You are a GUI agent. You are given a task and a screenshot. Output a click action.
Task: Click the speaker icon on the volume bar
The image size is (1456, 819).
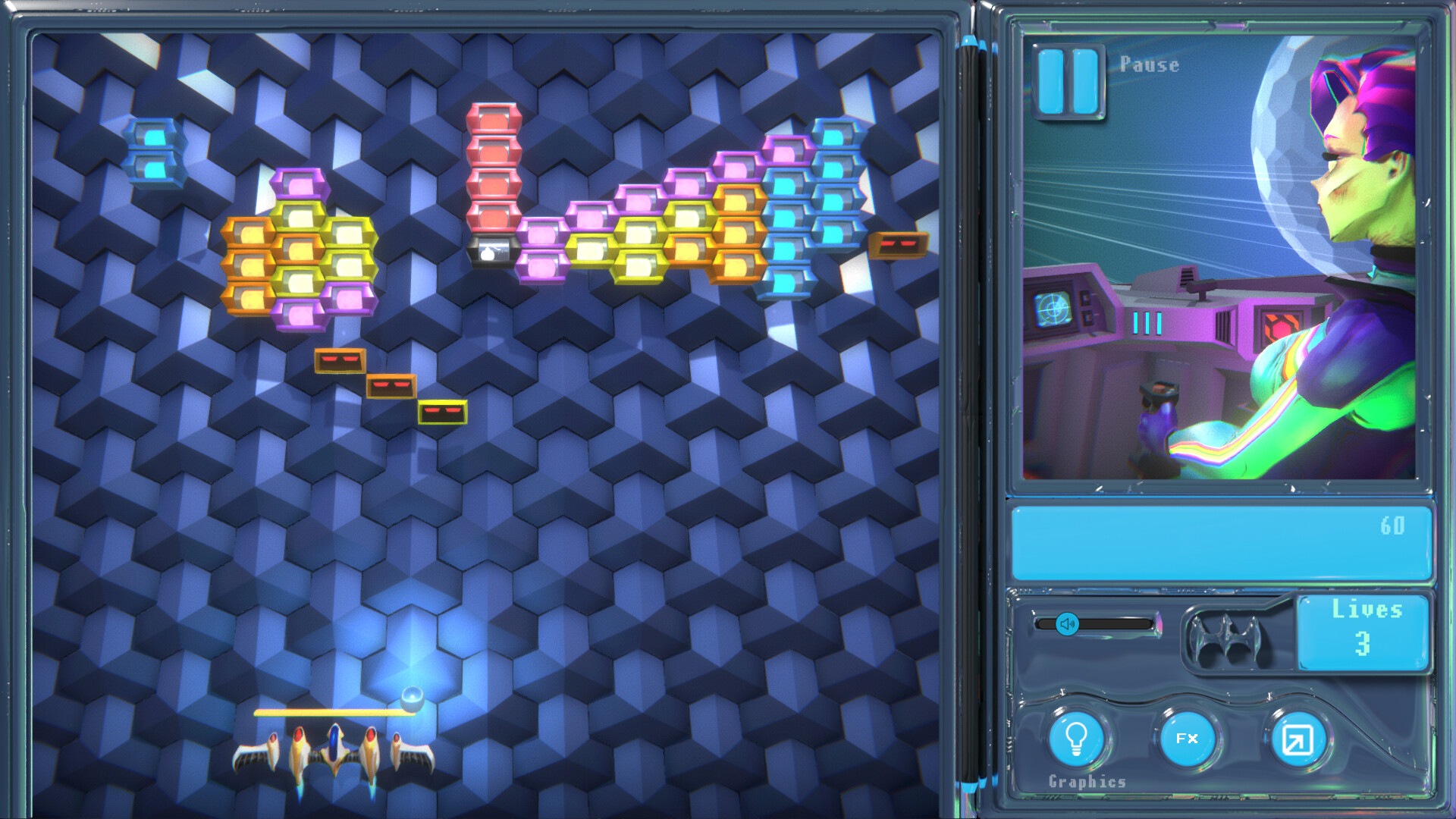coord(1068,624)
